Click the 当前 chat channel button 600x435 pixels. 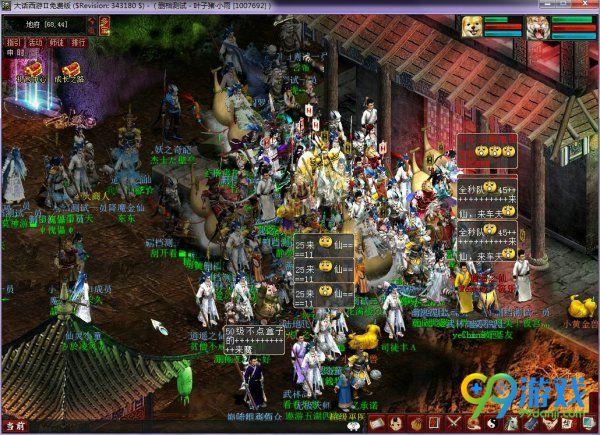14,427
